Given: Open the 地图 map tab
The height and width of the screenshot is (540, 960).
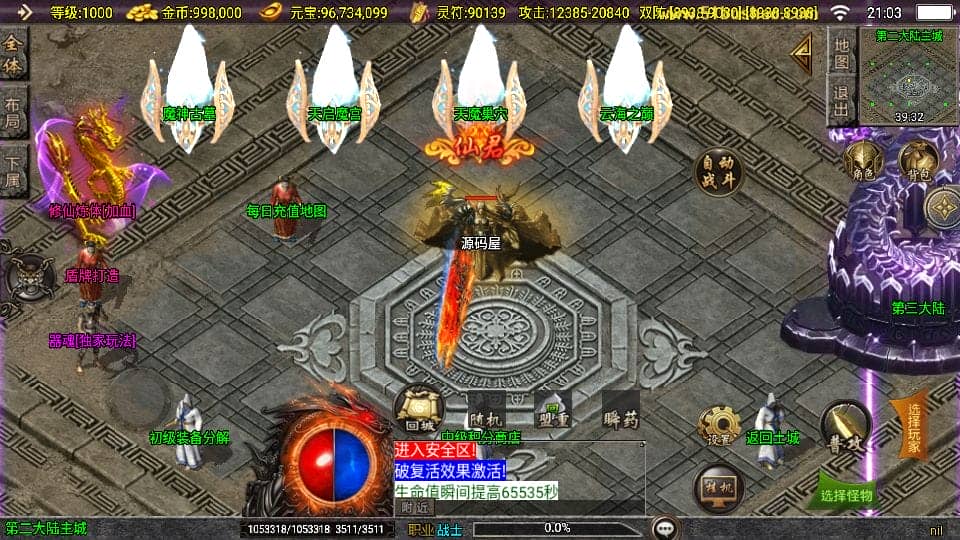Looking at the screenshot, I should point(841,52).
